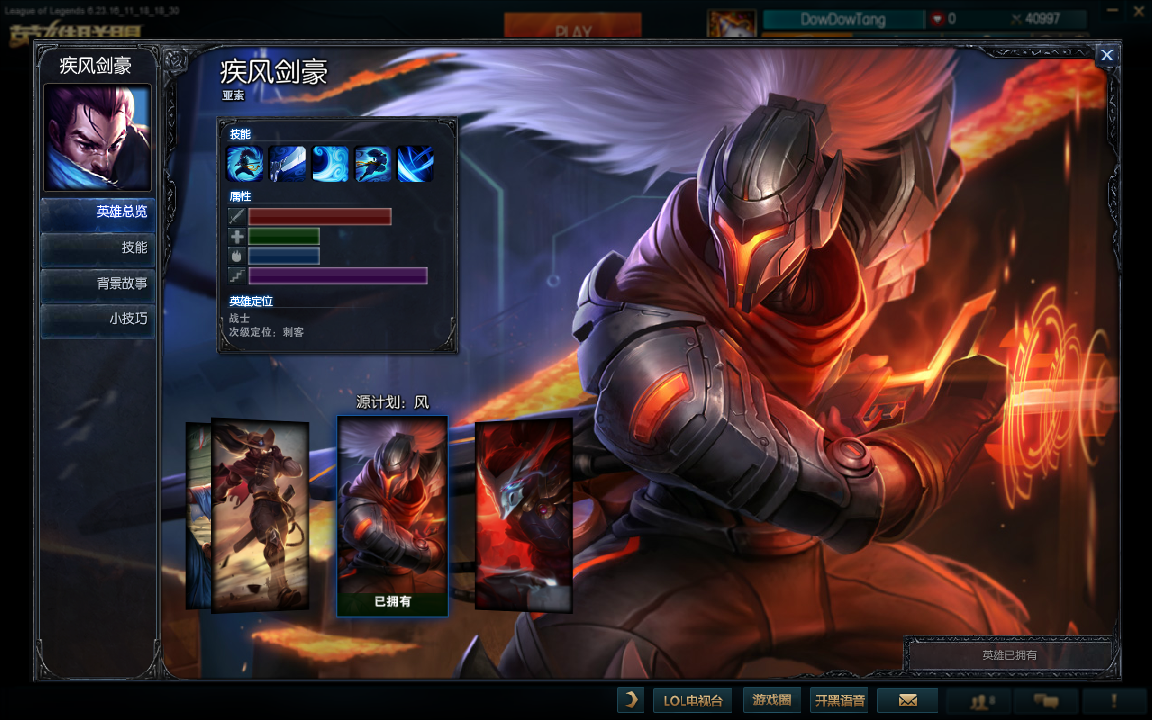This screenshot has width=1152, height=720.
Task: Open the 游戏圈 community button
Action: [x=771, y=700]
